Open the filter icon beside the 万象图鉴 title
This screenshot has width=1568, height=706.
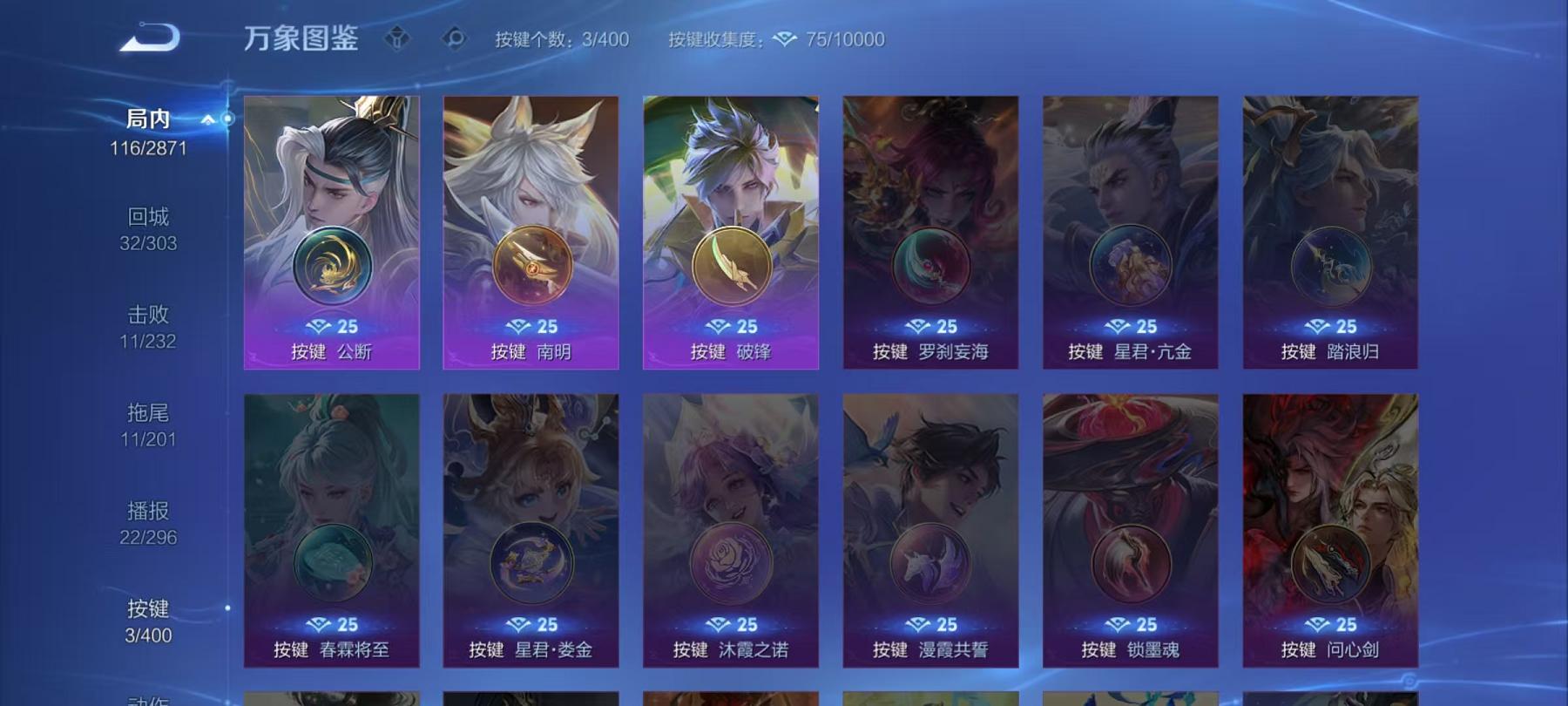point(399,38)
